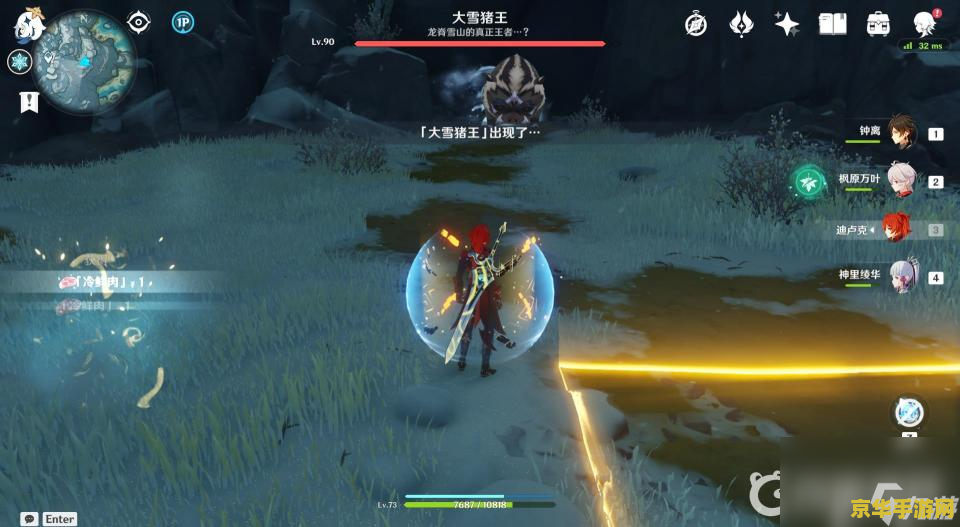Select active character 迪卢克 in party list
Viewport: 960px width, 527px height.
tap(896, 229)
